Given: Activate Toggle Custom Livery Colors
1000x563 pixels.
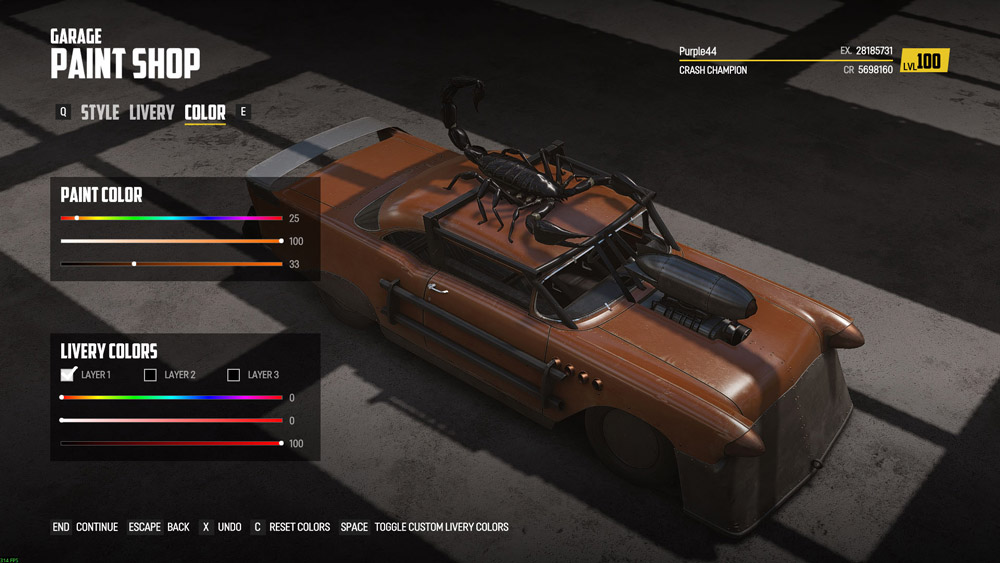Looking at the screenshot, I should click(x=424, y=527).
